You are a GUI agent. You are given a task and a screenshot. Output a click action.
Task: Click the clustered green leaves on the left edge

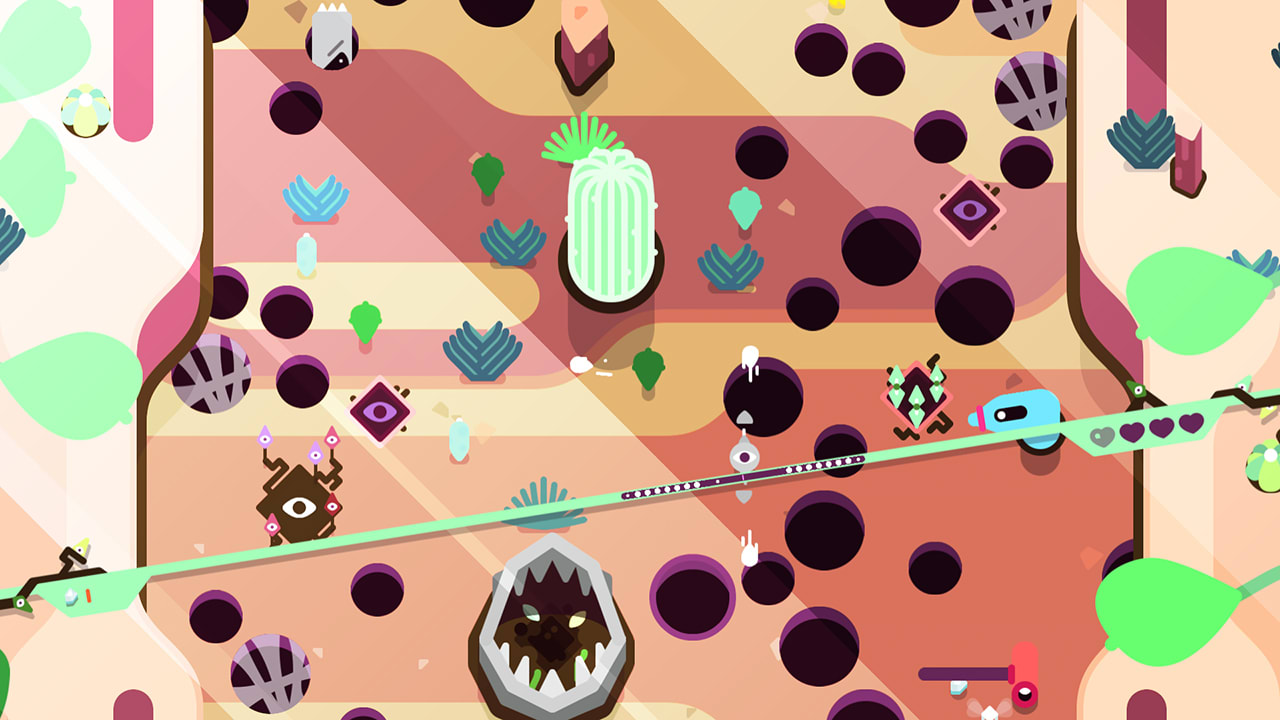click(x=28, y=200)
